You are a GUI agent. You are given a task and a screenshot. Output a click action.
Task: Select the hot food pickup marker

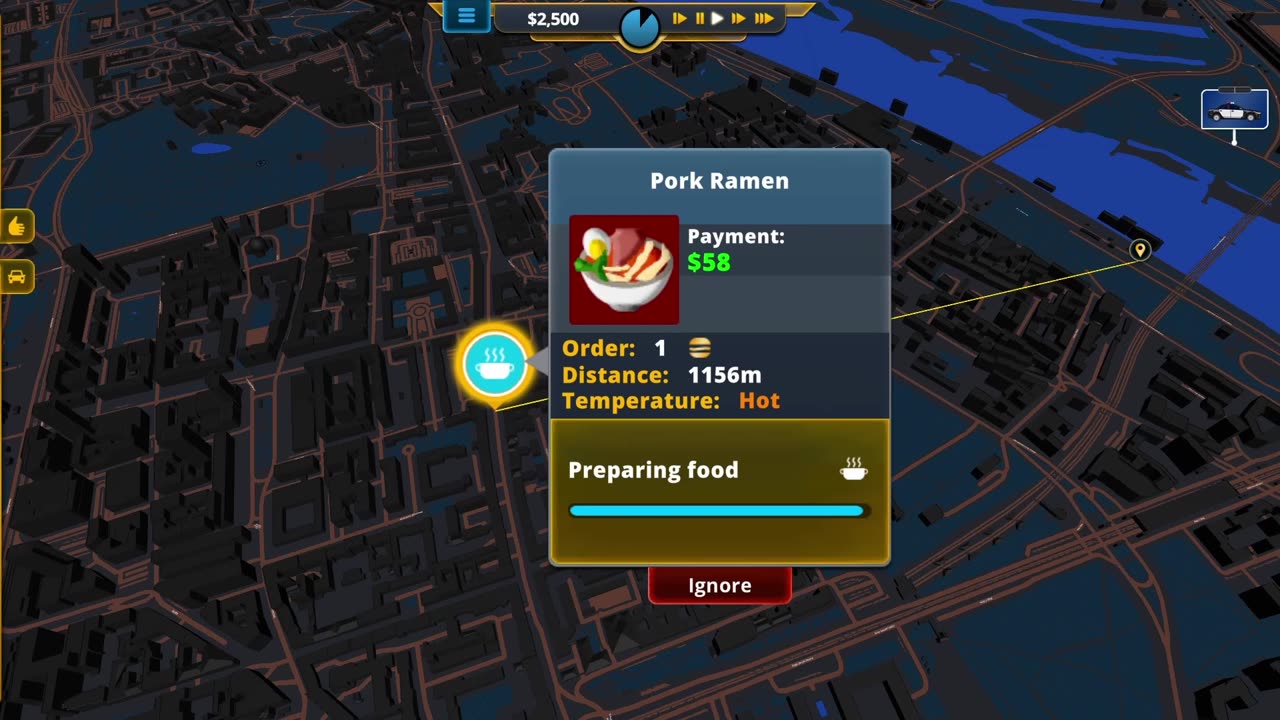click(494, 364)
